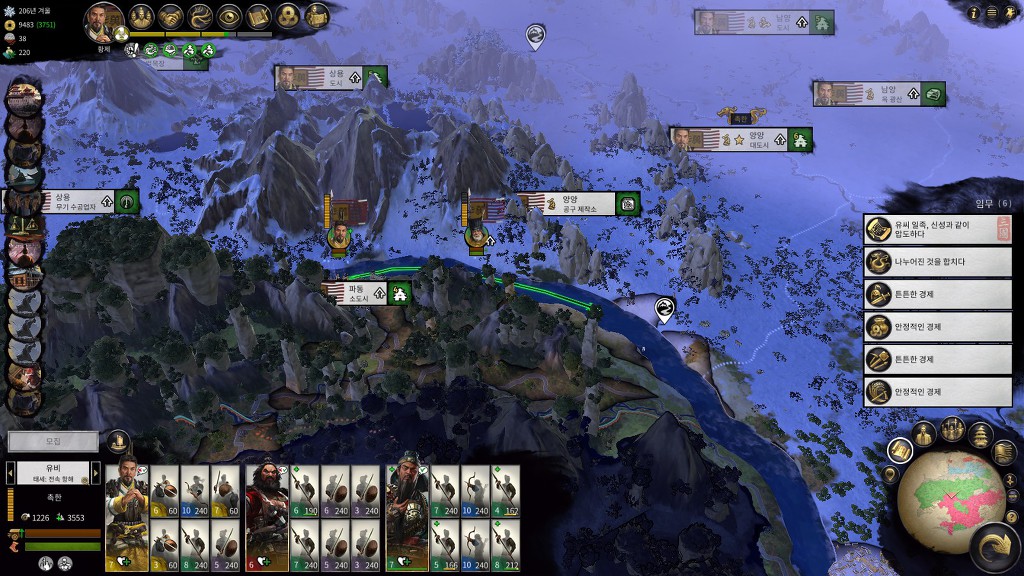
Task: Open the court family panel
Action: coord(141,16)
